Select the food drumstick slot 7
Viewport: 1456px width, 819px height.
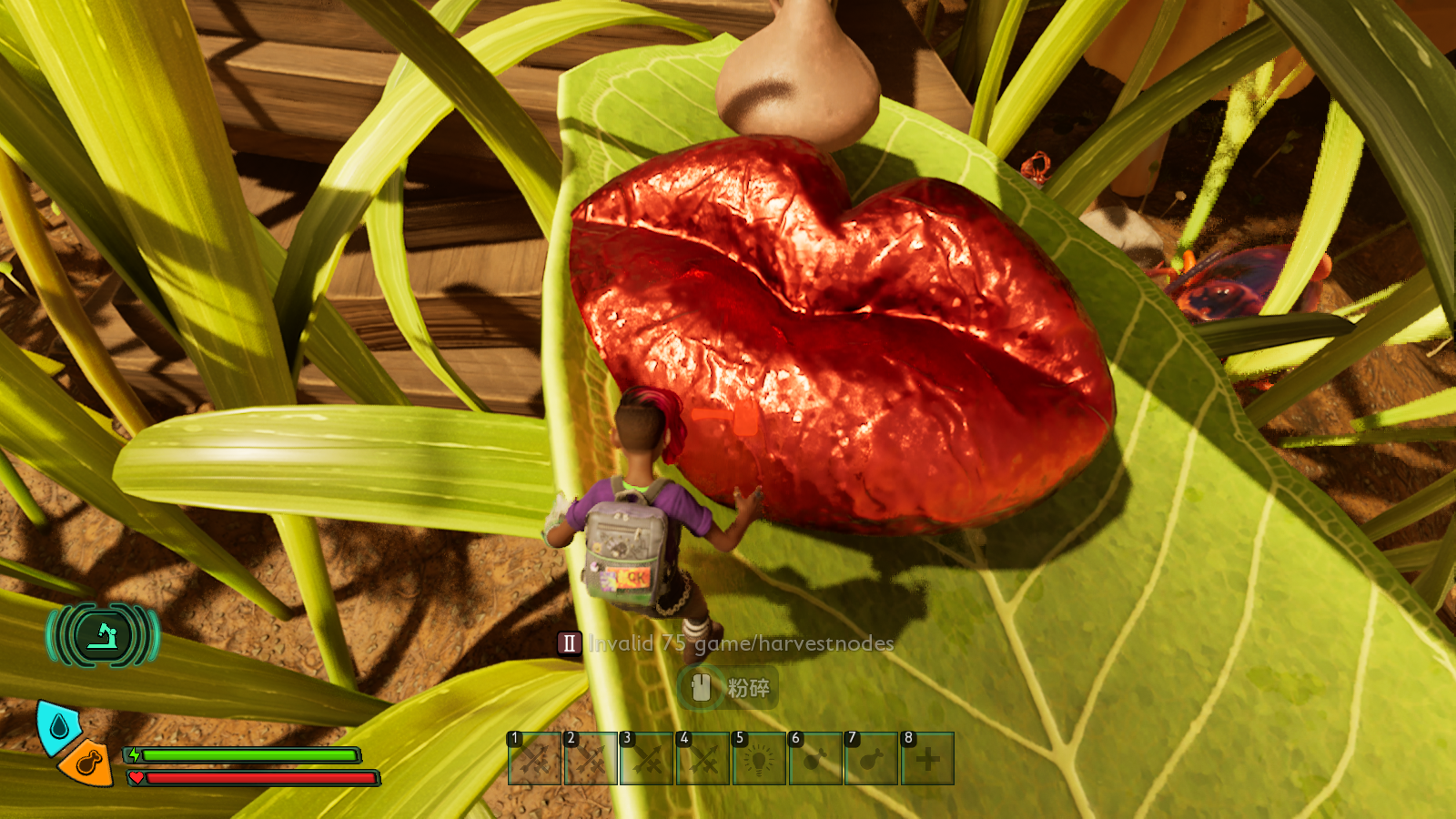pos(872,759)
